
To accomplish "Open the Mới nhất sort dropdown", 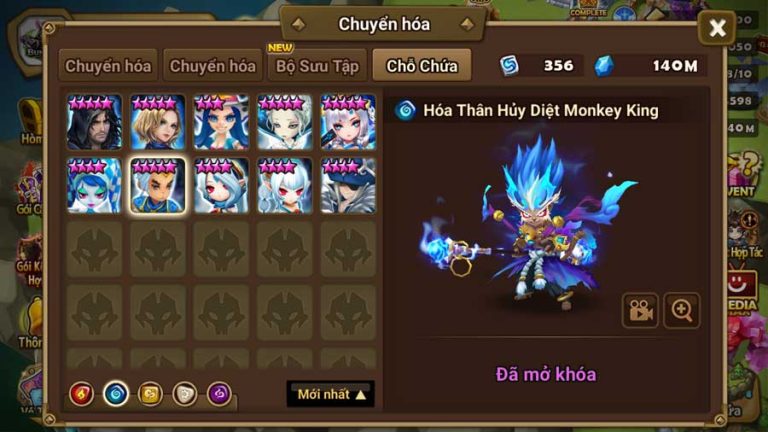I will coord(331,394).
